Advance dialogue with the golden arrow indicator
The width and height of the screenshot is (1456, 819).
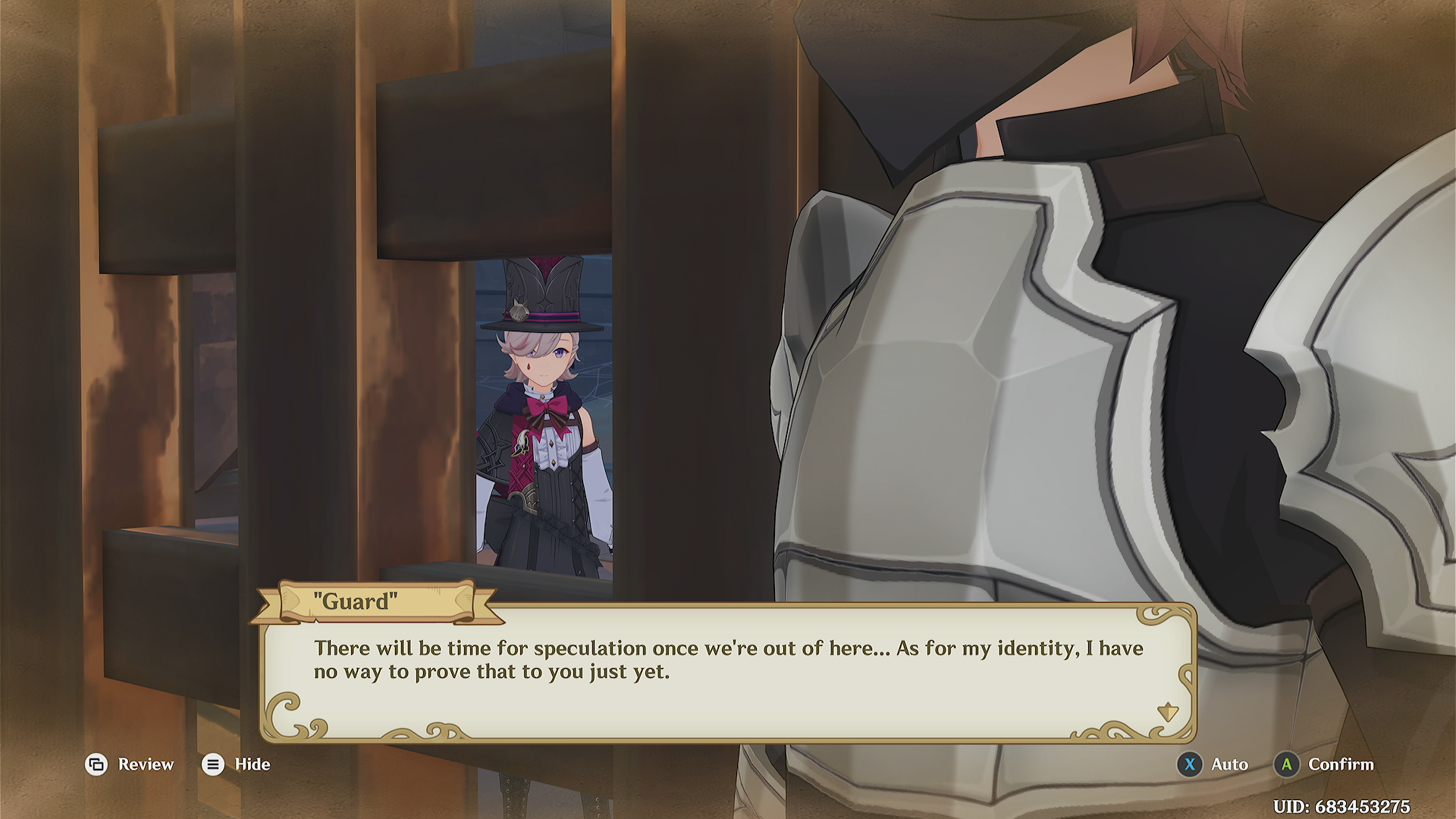coord(1167,712)
